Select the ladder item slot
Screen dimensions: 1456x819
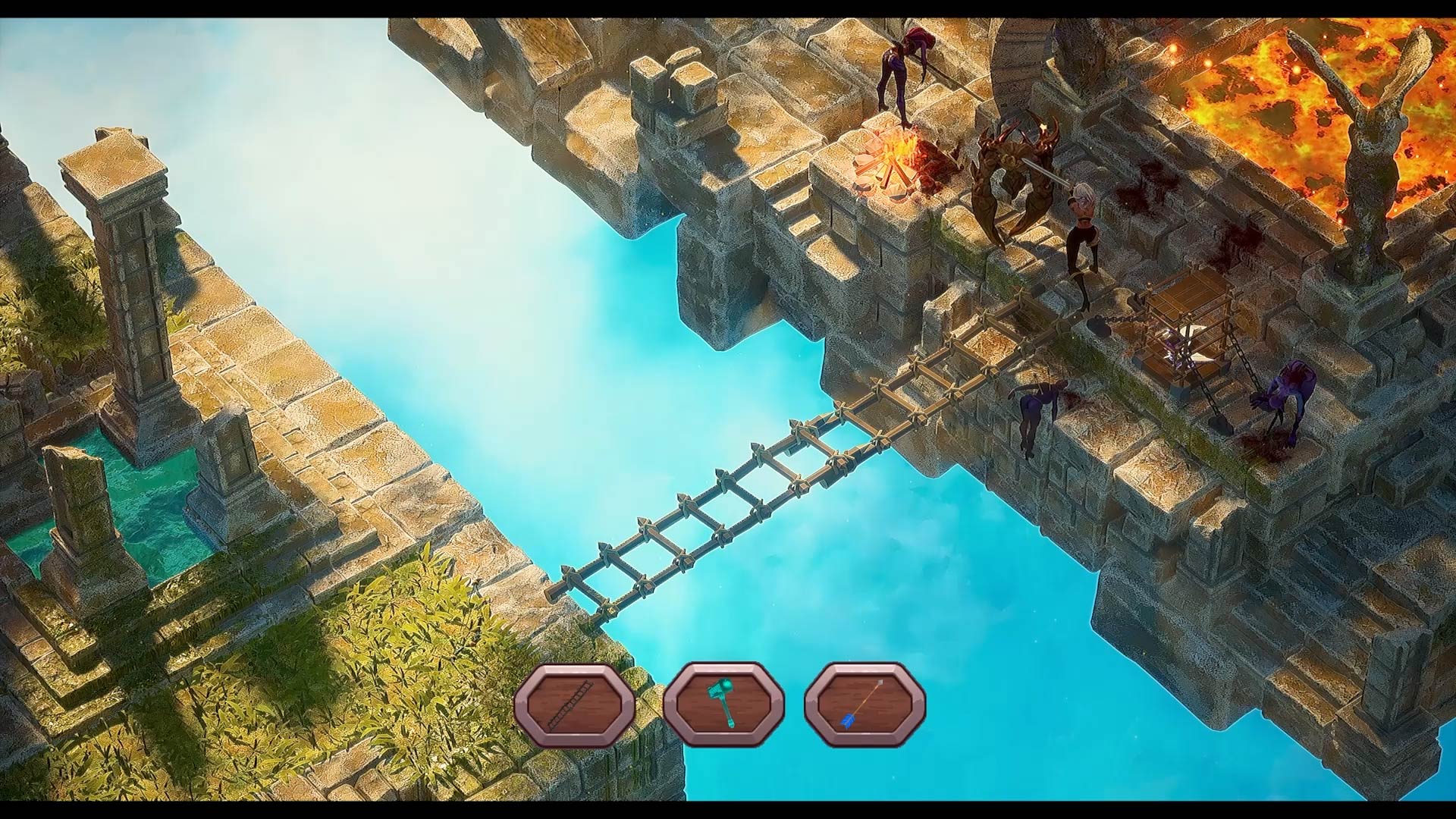click(x=574, y=705)
